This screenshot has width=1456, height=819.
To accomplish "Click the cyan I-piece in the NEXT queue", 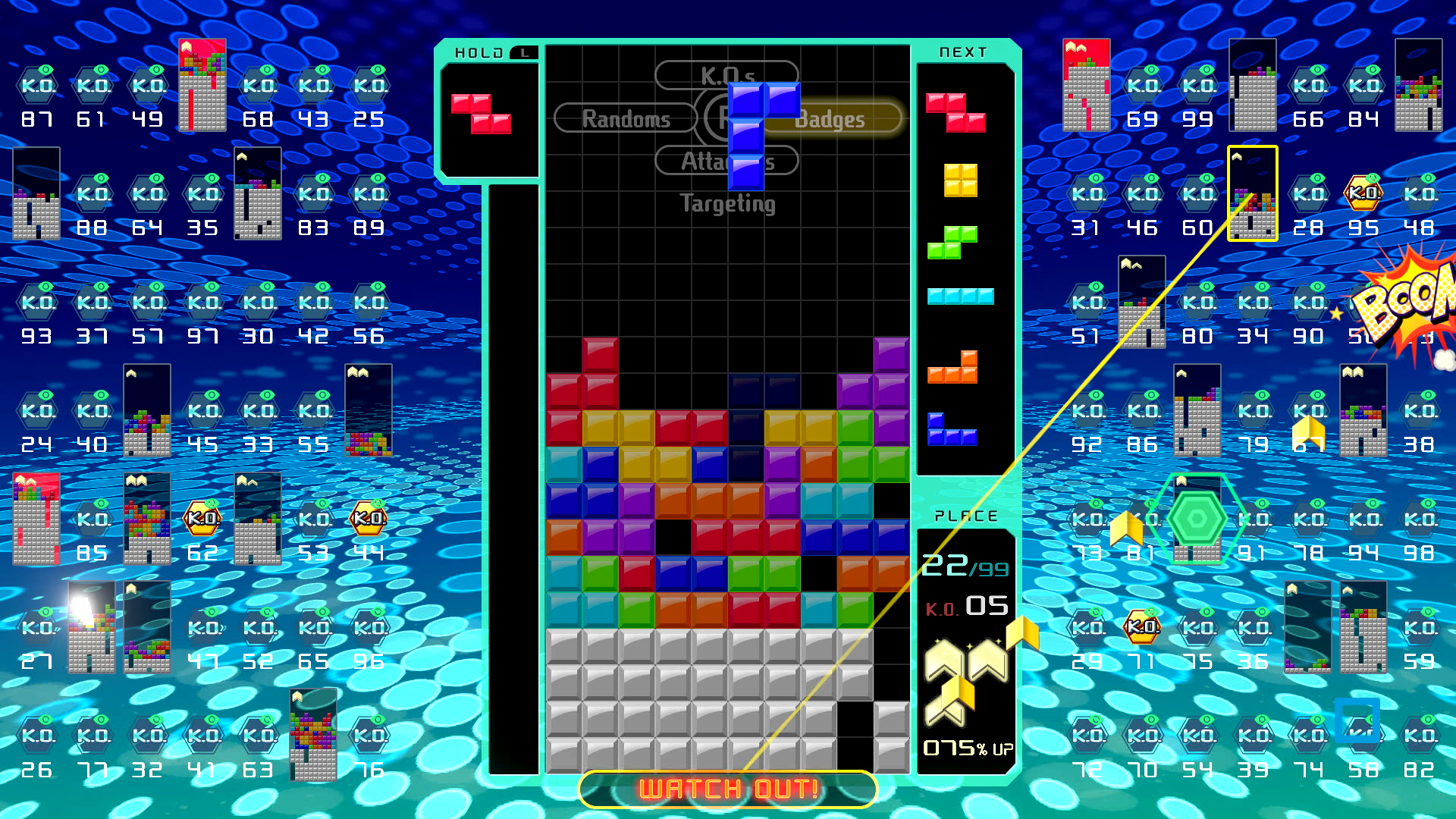I will pyautogui.click(x=960, y=297).
